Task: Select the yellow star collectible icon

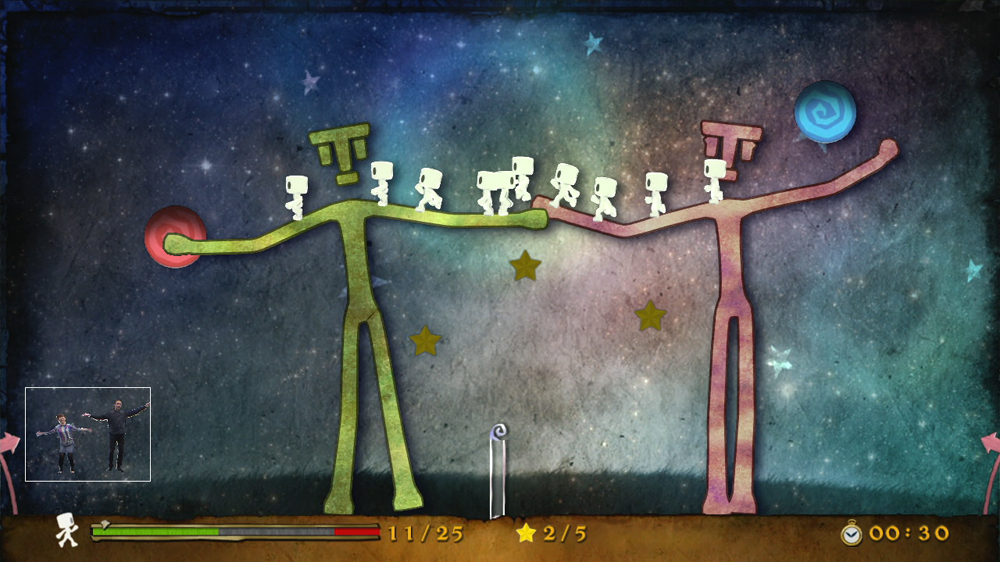Action: coord(526,533)
